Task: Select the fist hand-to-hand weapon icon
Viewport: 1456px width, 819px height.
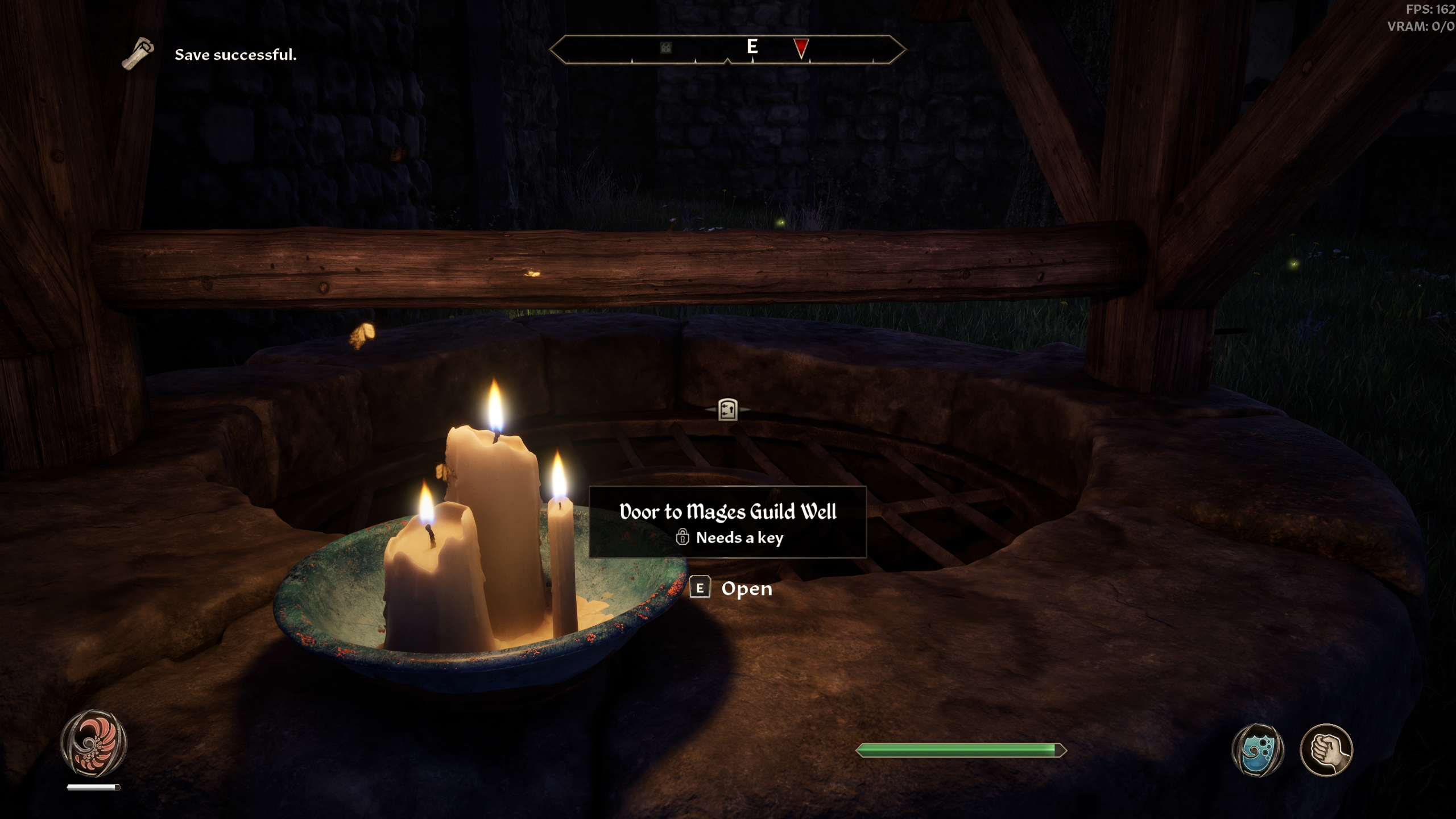Action: 1326,750
